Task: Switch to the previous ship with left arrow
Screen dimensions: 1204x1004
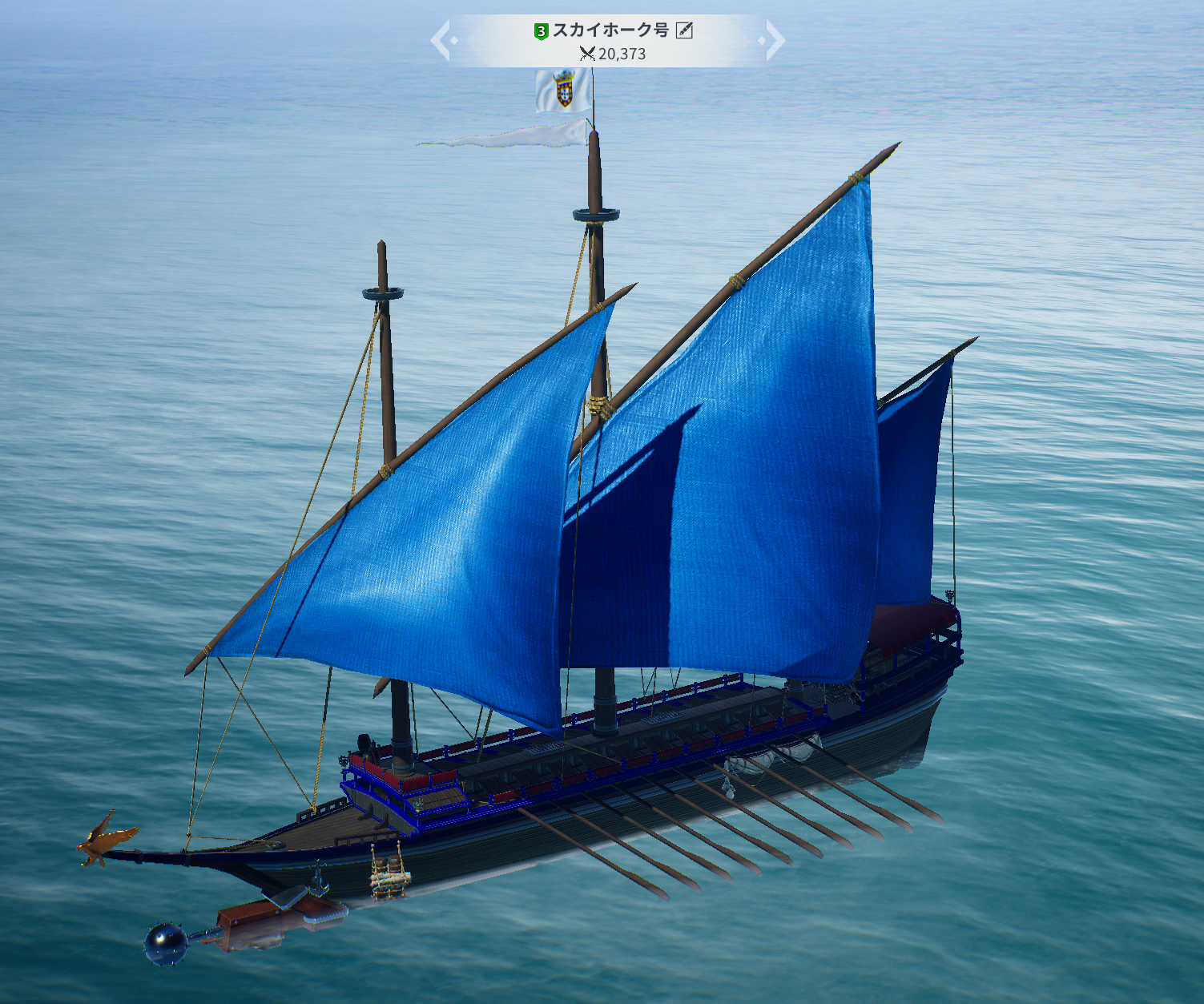Action: [x=441, y=41]
